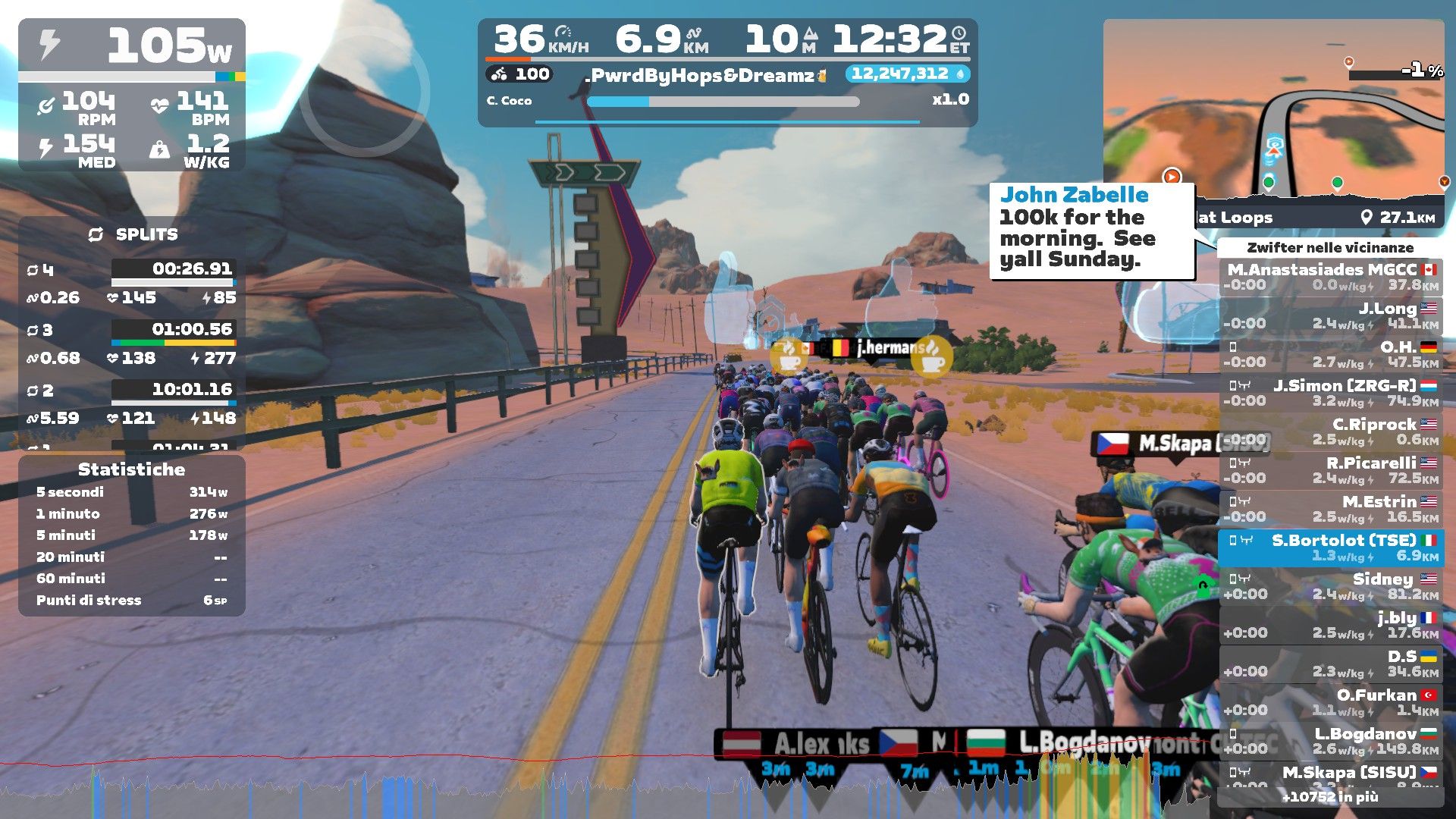Select R.Picarelli rider row
This screenshot has width=1456, height=819.
pos(1331,470)
